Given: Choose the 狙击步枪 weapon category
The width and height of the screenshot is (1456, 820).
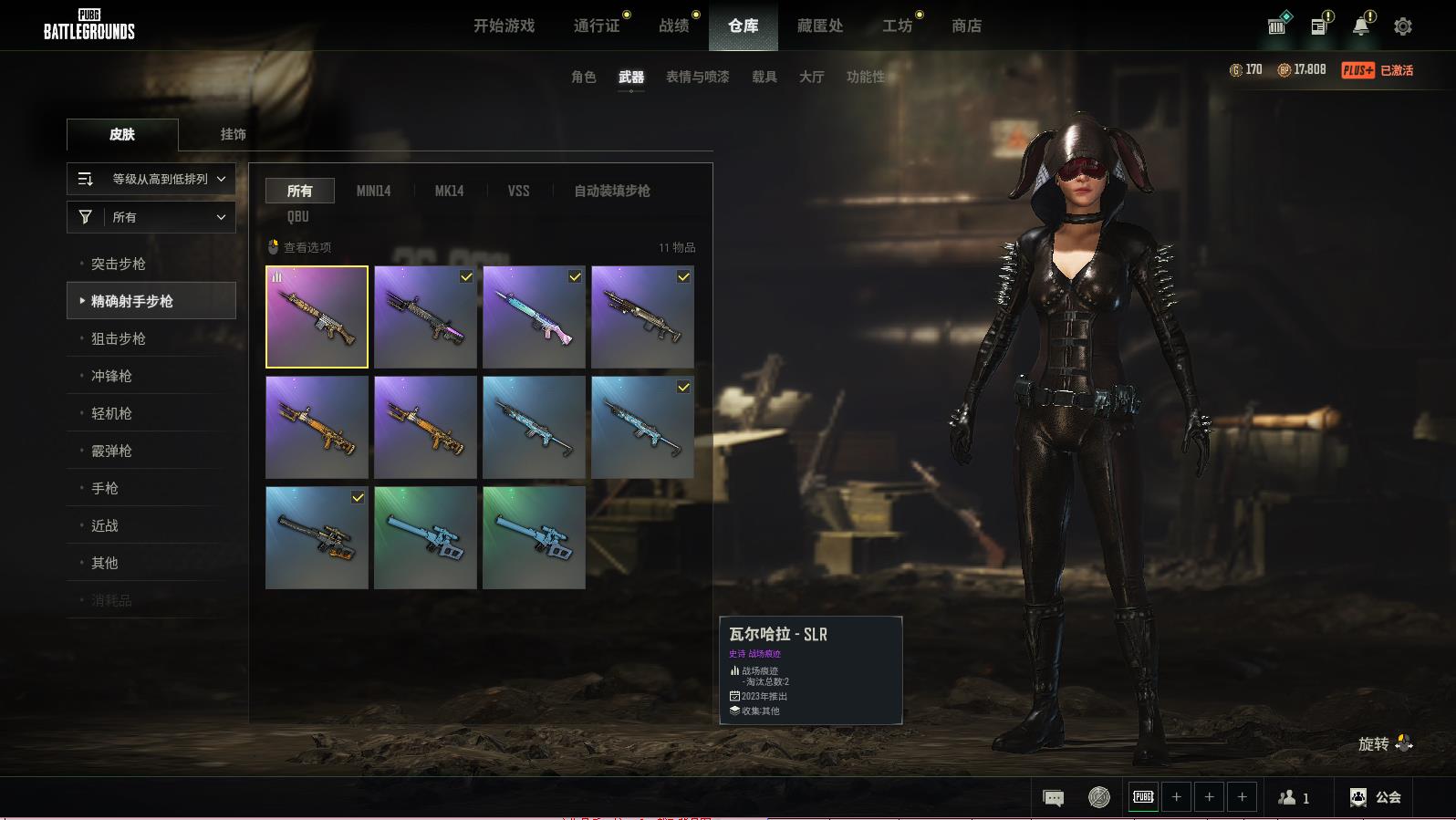Looking at the screenshot, I should (119, 338).
